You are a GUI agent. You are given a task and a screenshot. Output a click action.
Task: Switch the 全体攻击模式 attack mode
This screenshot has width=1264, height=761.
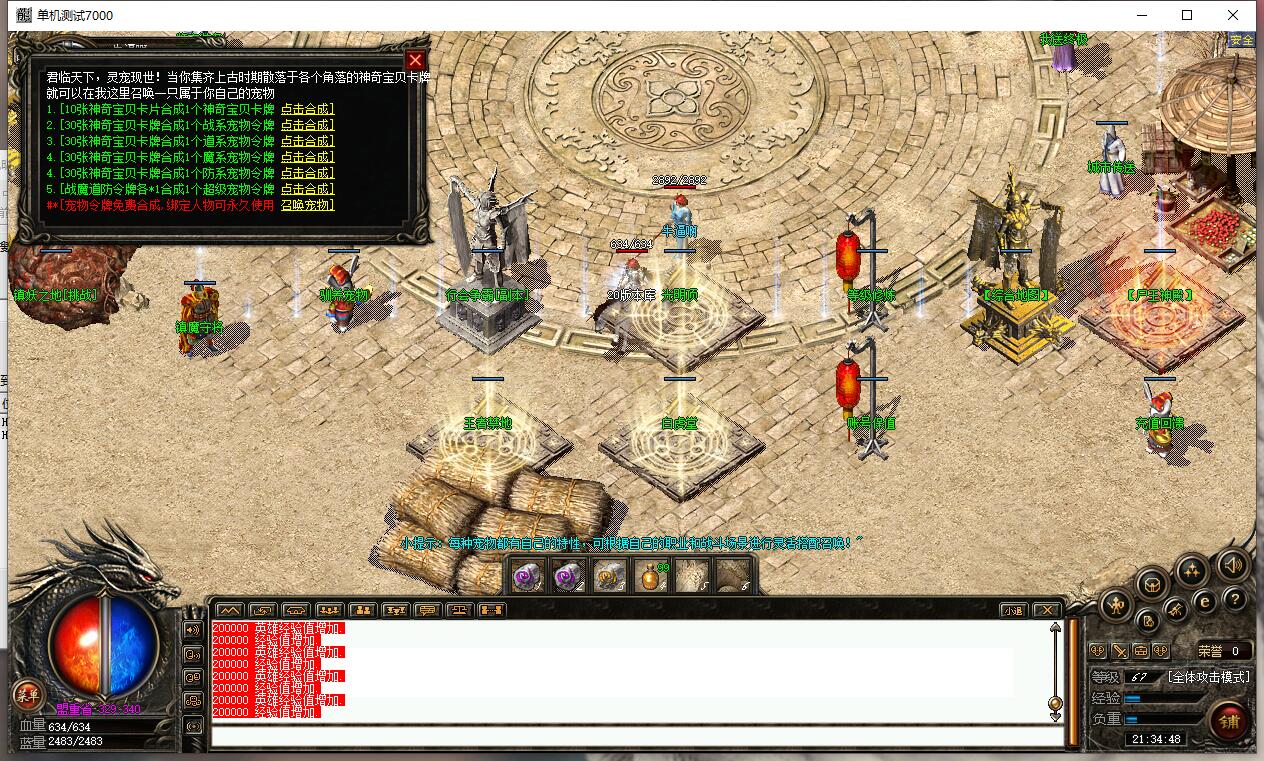[1209, 677]
